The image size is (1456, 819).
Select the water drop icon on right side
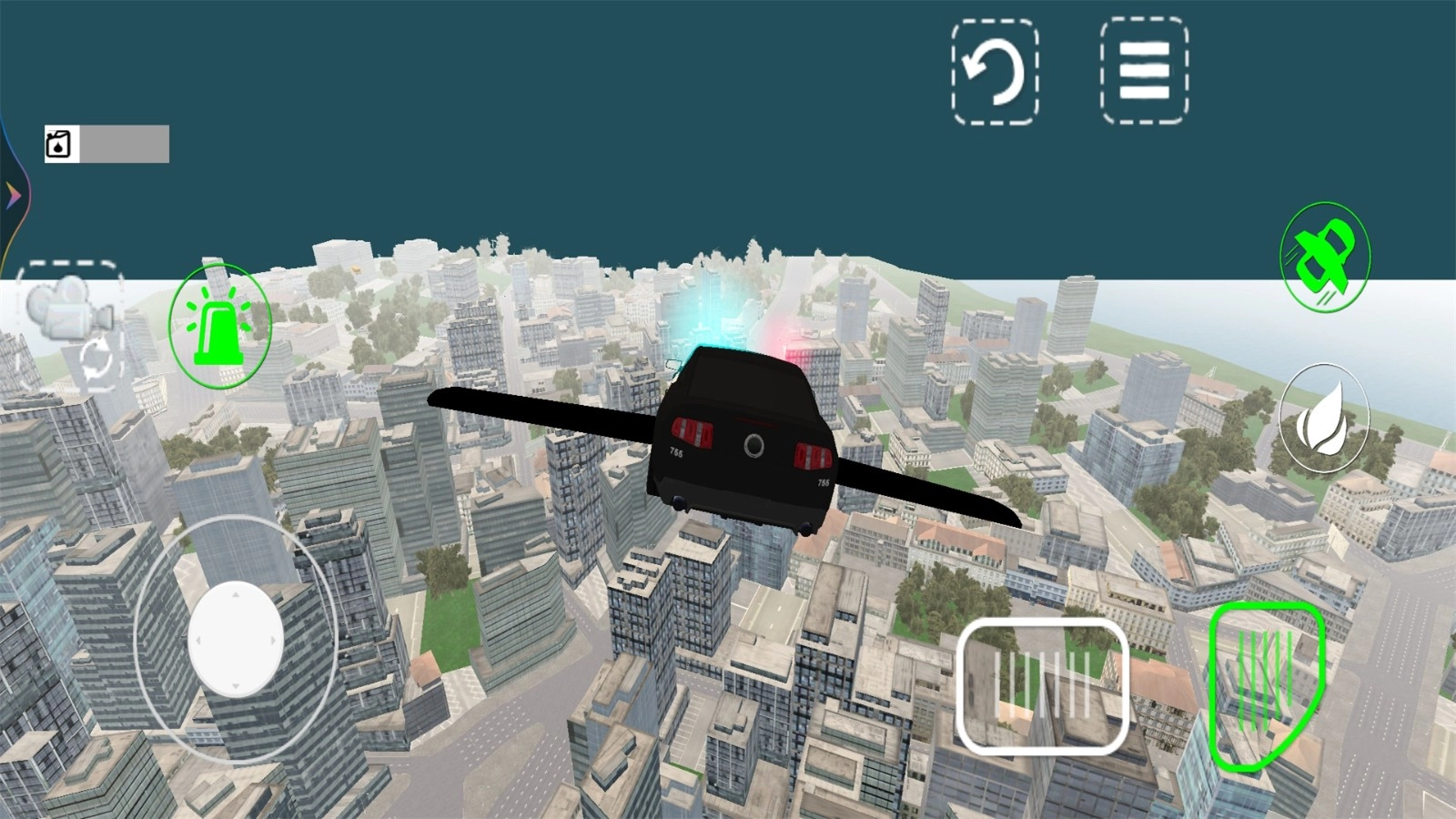[x=1324, y=419]
